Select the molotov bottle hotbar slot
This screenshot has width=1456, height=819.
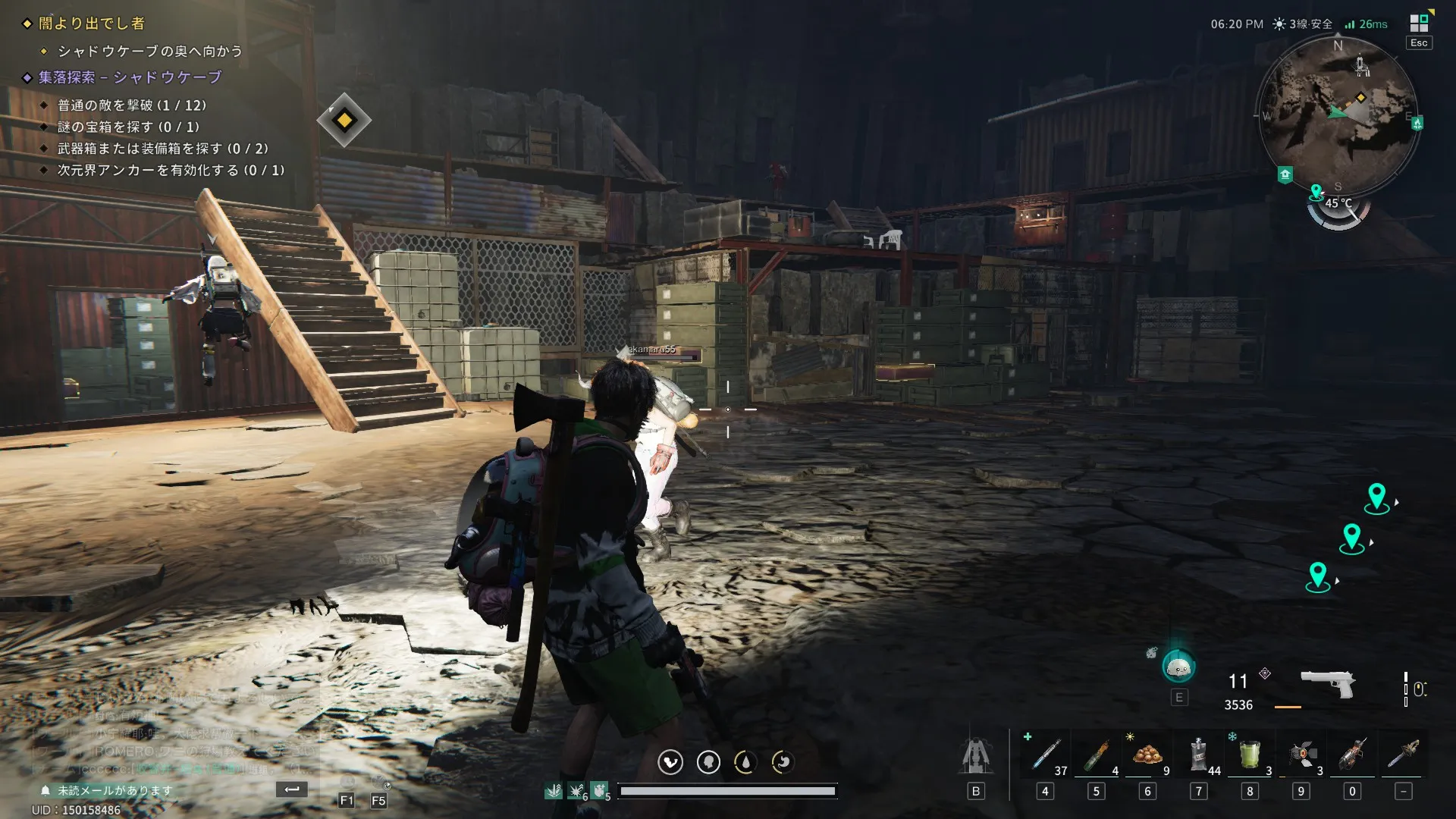click(x=1096, y=755)
